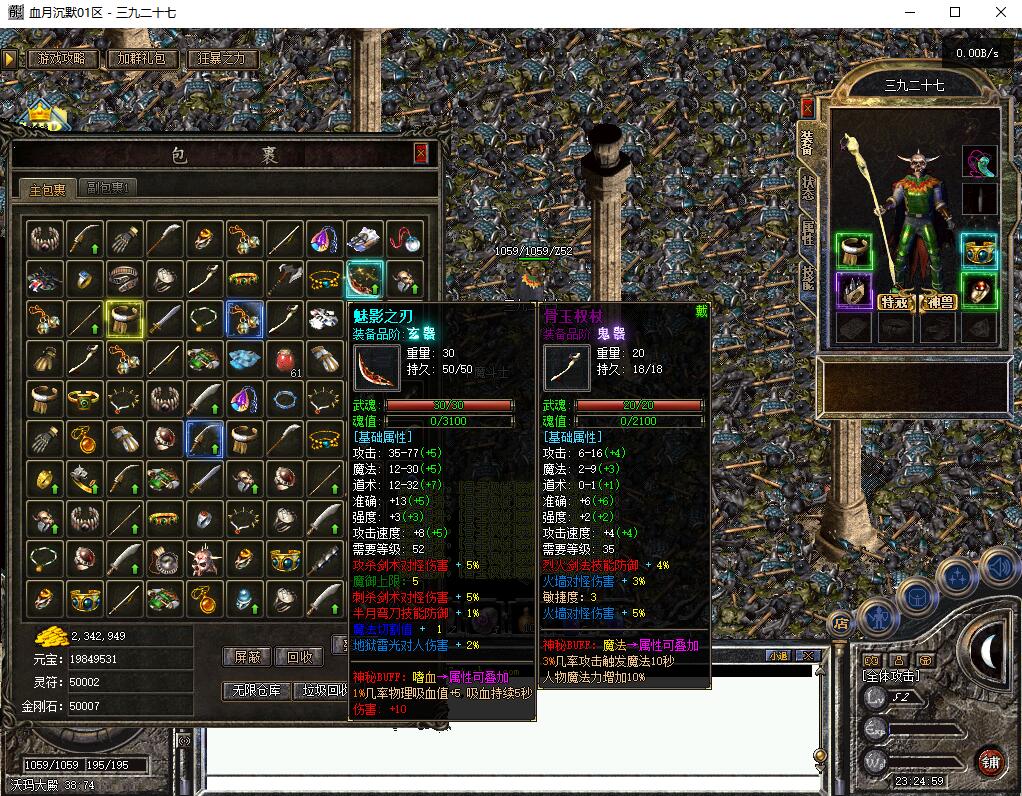Click the 特戒 special ring button
1022x796 pixels.
[896, 302]
